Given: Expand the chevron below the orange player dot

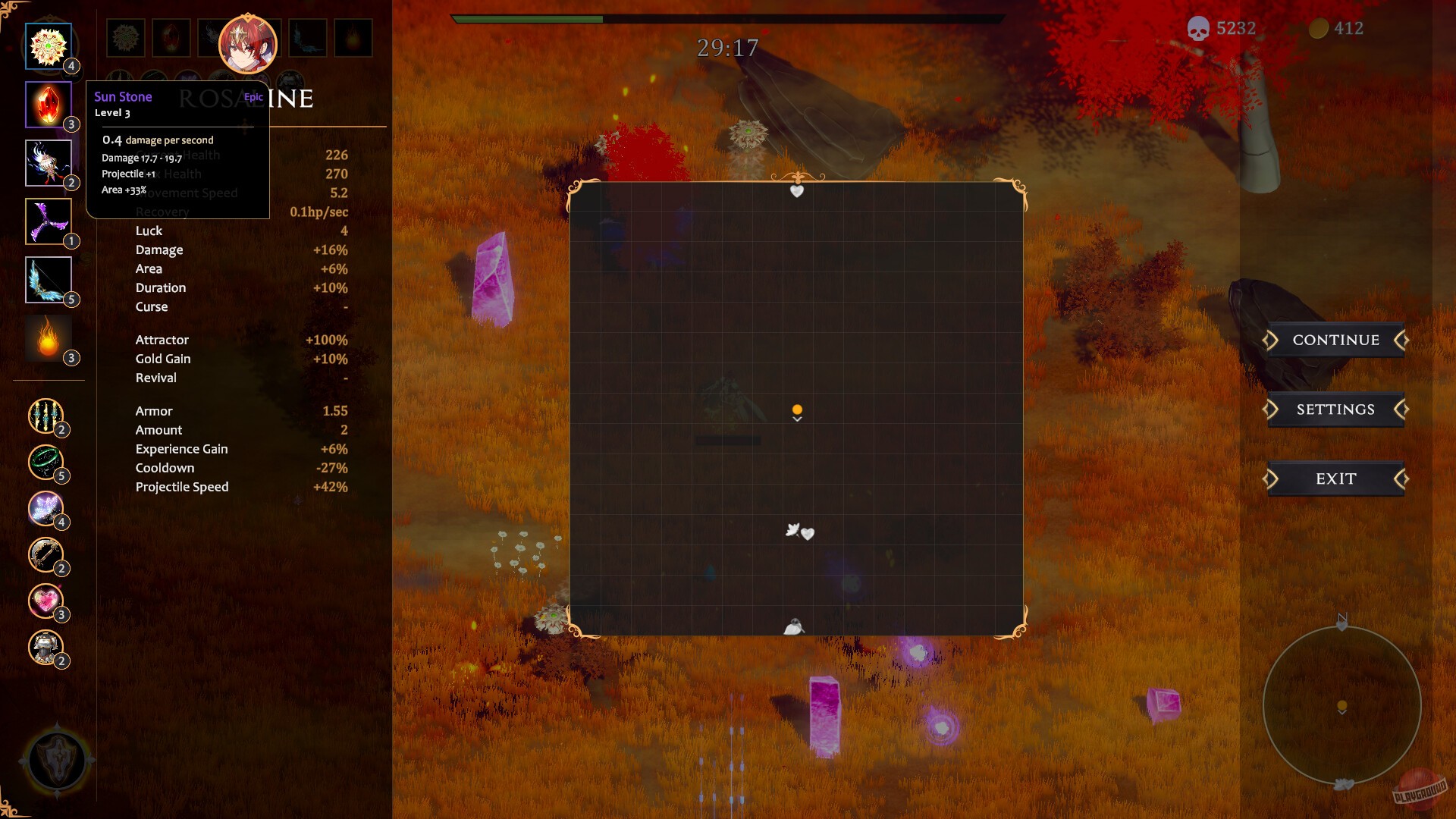Looking at the screenshot, I should (x=796, y=420).
